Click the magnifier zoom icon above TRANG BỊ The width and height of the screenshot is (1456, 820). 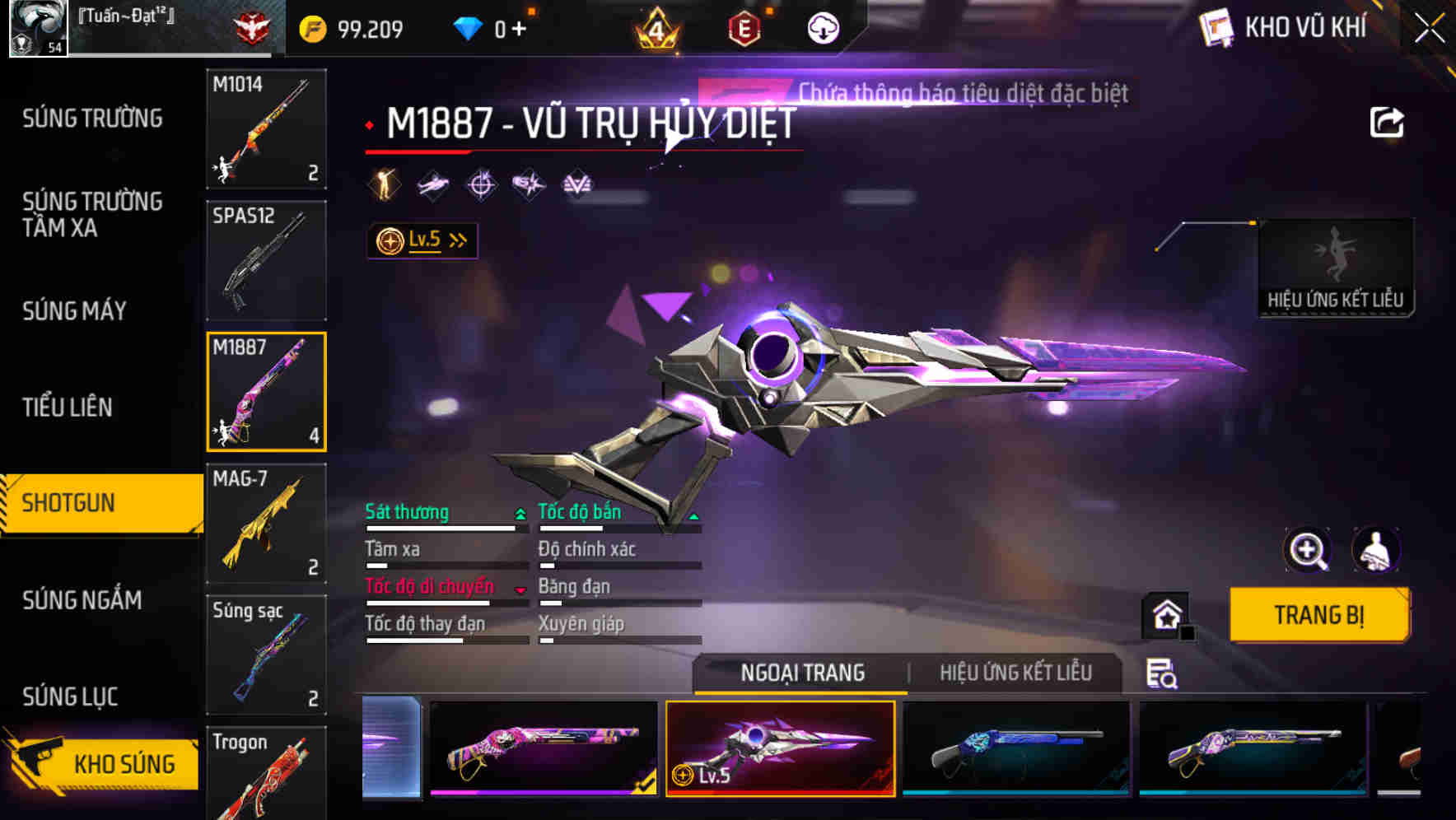[1308, 550]
